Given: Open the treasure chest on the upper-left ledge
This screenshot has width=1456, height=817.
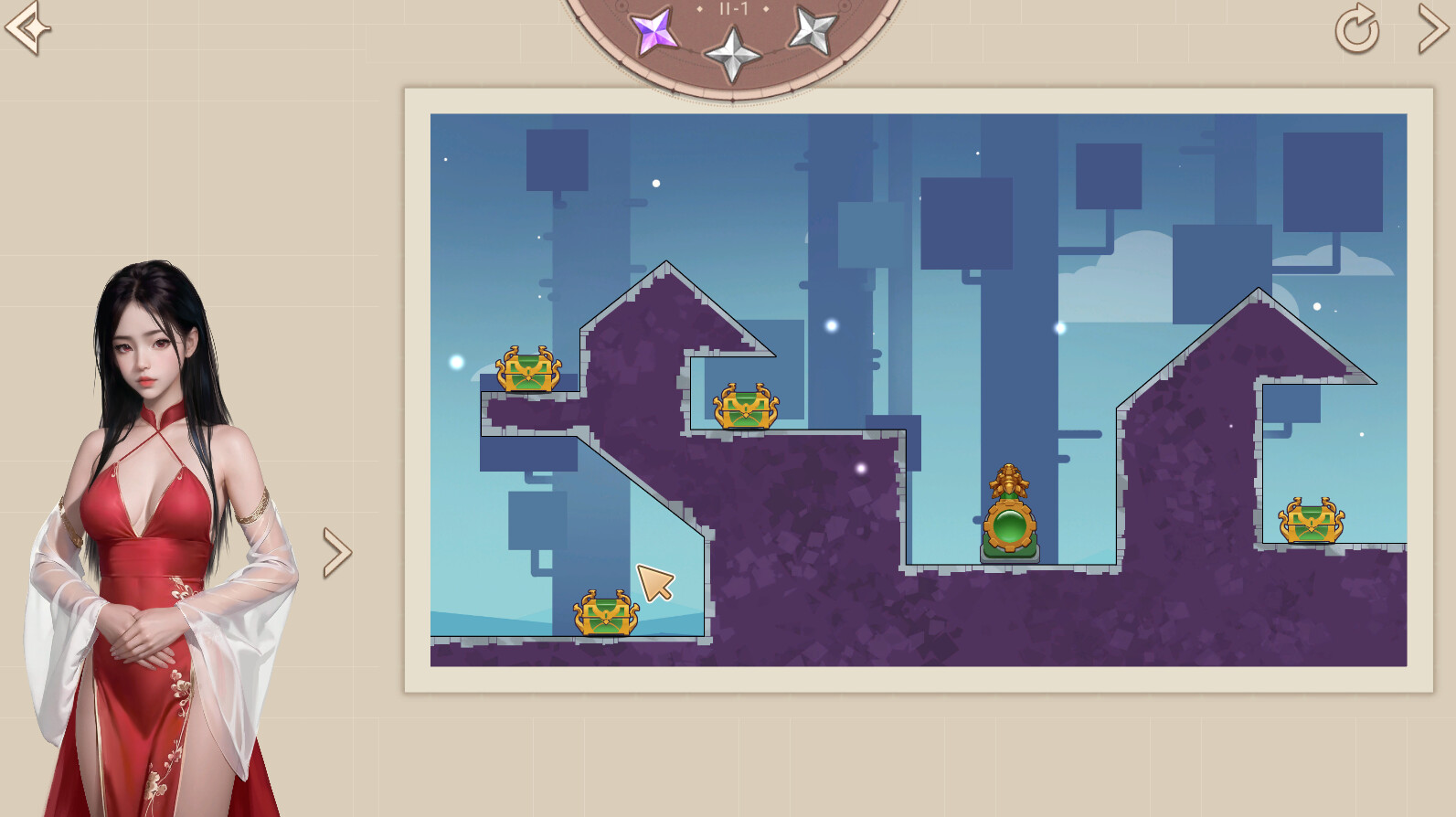Looking at the screenshot, I should point(527,371).
